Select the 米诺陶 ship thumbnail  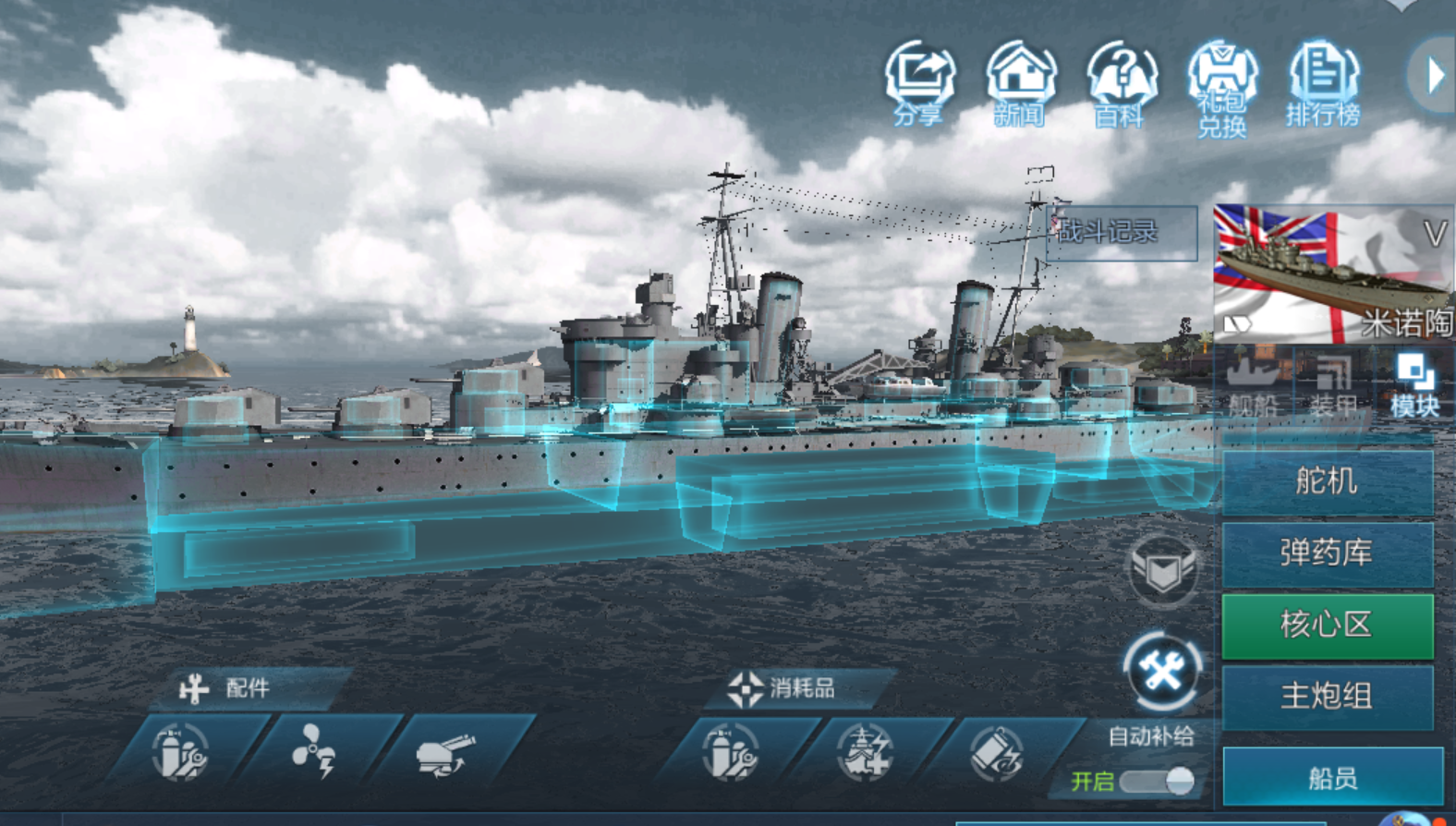coord(1332,273)
